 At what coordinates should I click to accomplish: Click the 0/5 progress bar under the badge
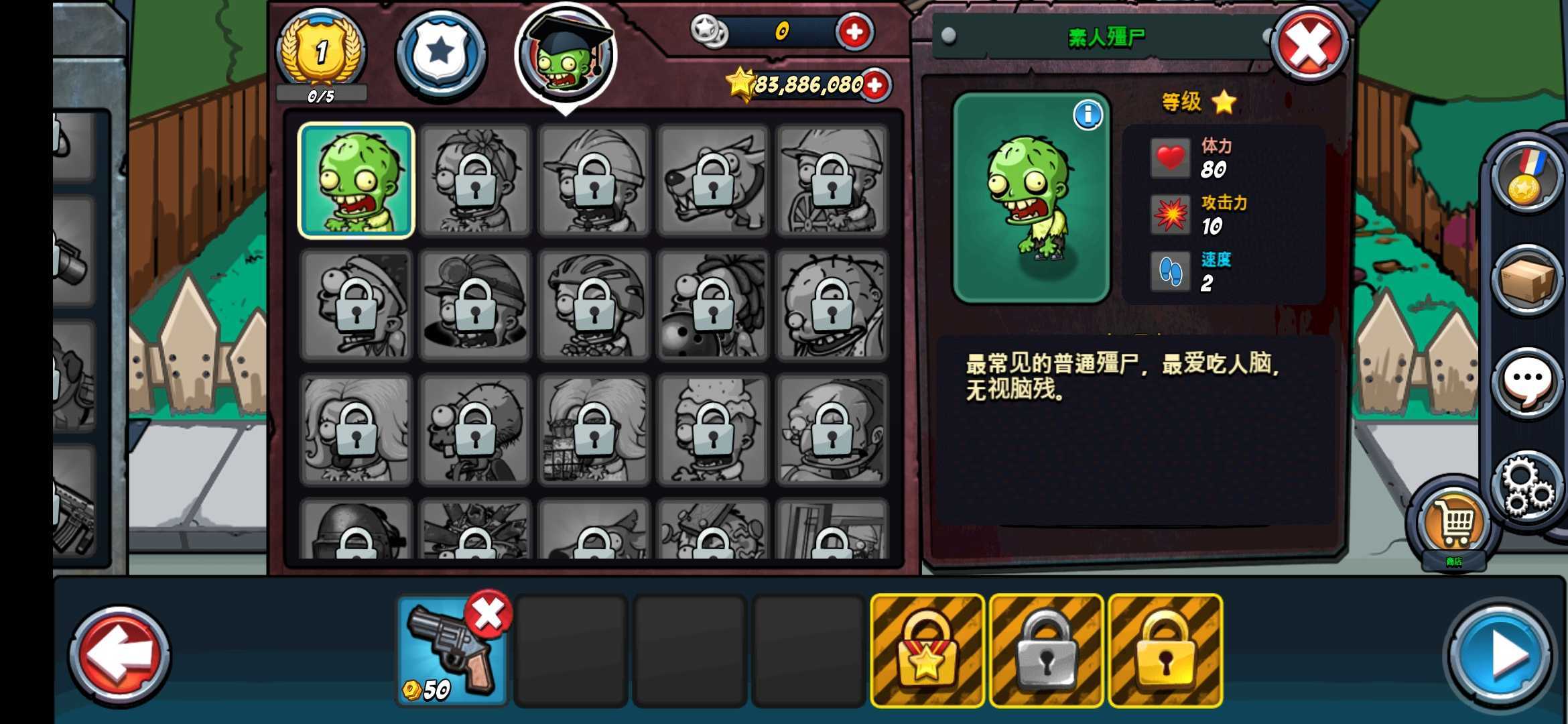(x=320, y=94)
